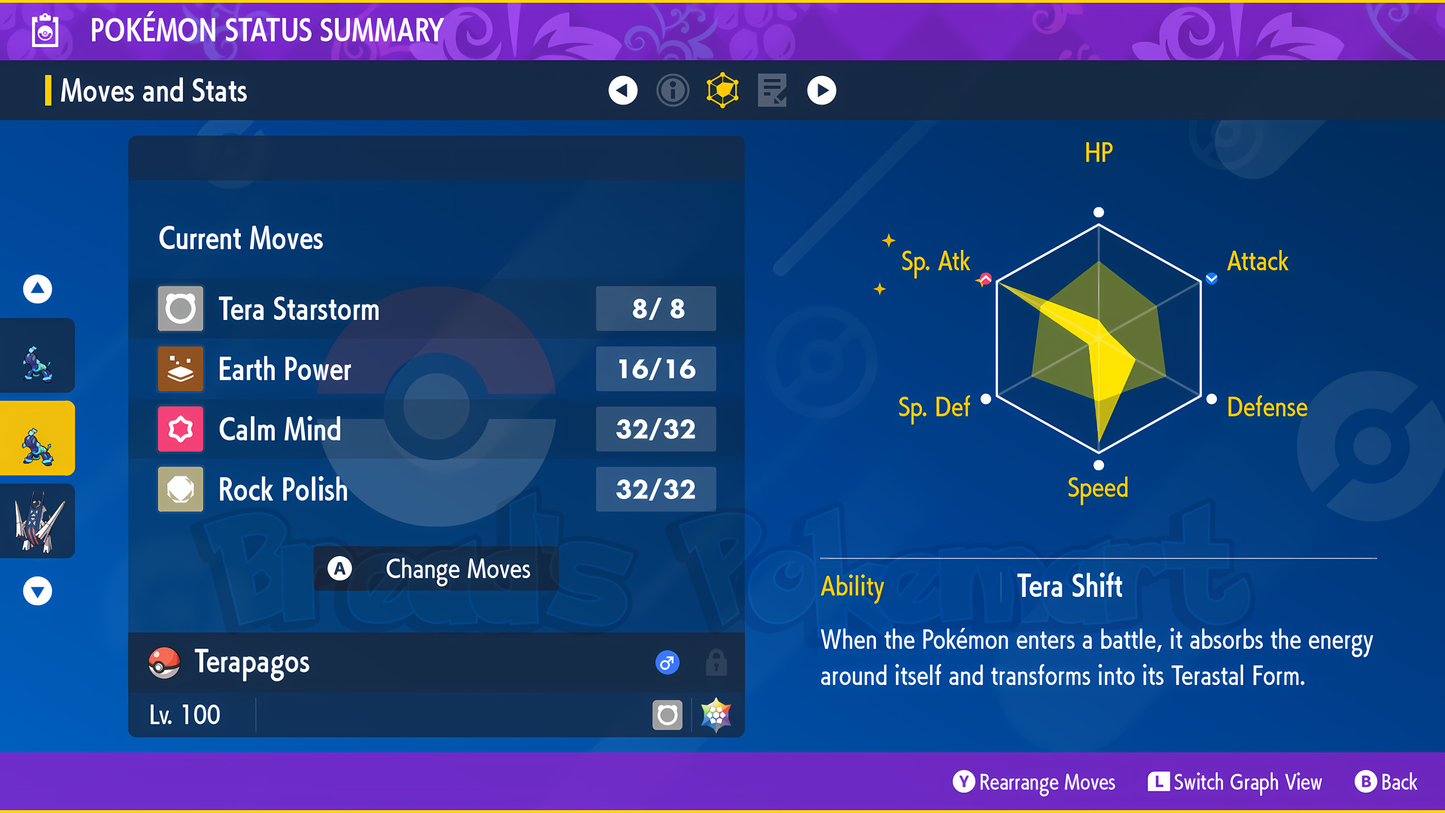Select the Tera crystal stats page icon

[722, 90]
